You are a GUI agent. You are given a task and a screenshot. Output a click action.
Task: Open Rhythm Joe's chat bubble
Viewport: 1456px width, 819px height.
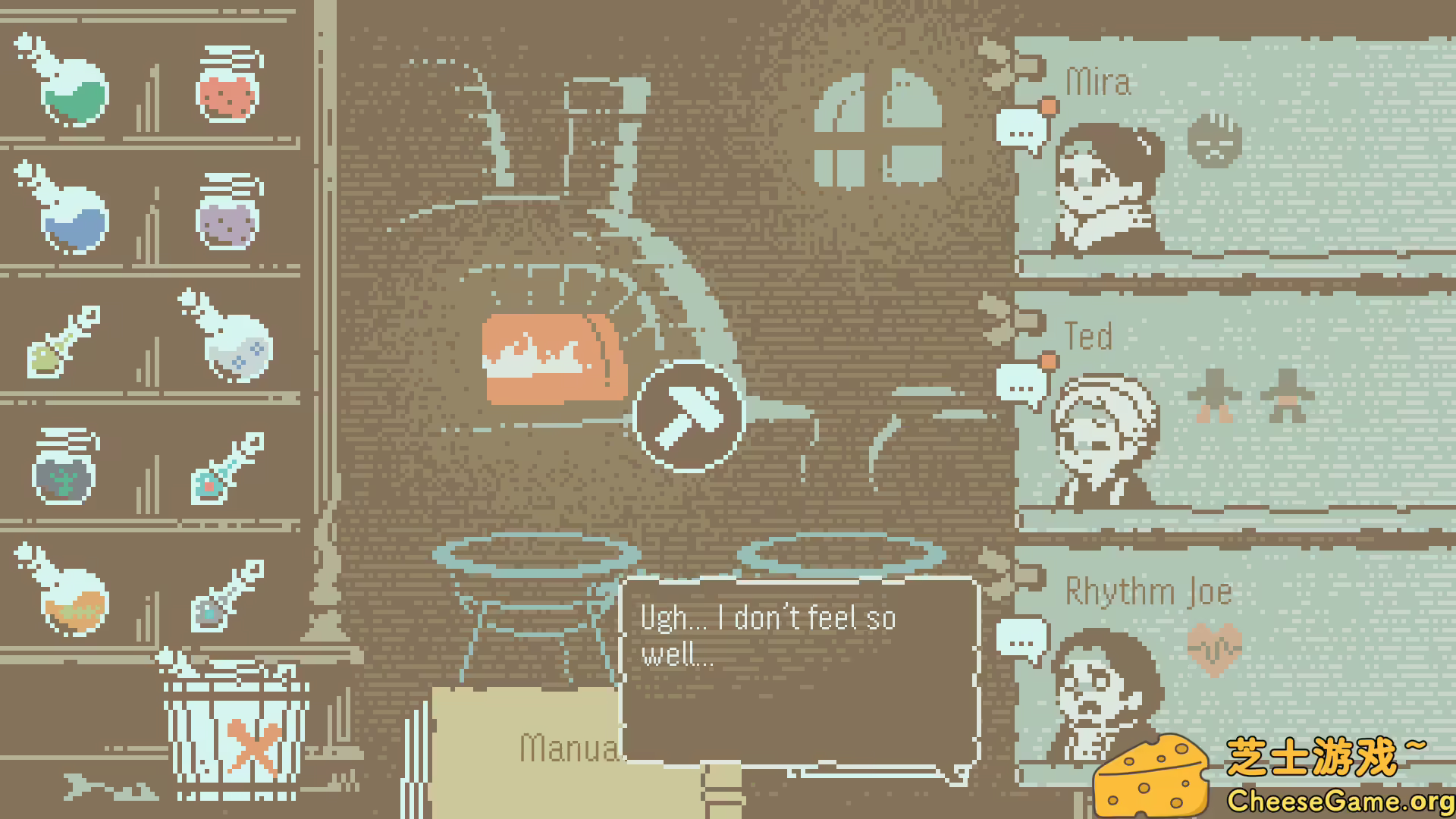coord(1021,637)
